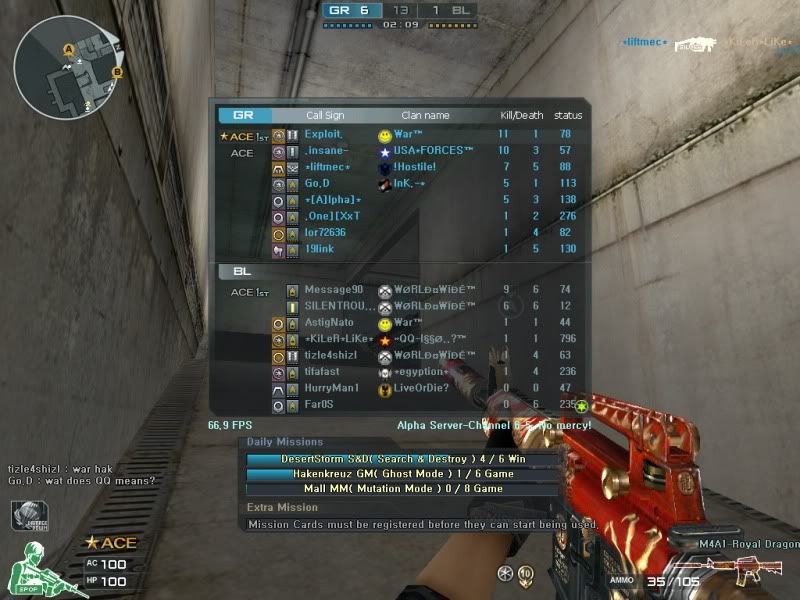Click the Go.D chat message

[81, 481]
